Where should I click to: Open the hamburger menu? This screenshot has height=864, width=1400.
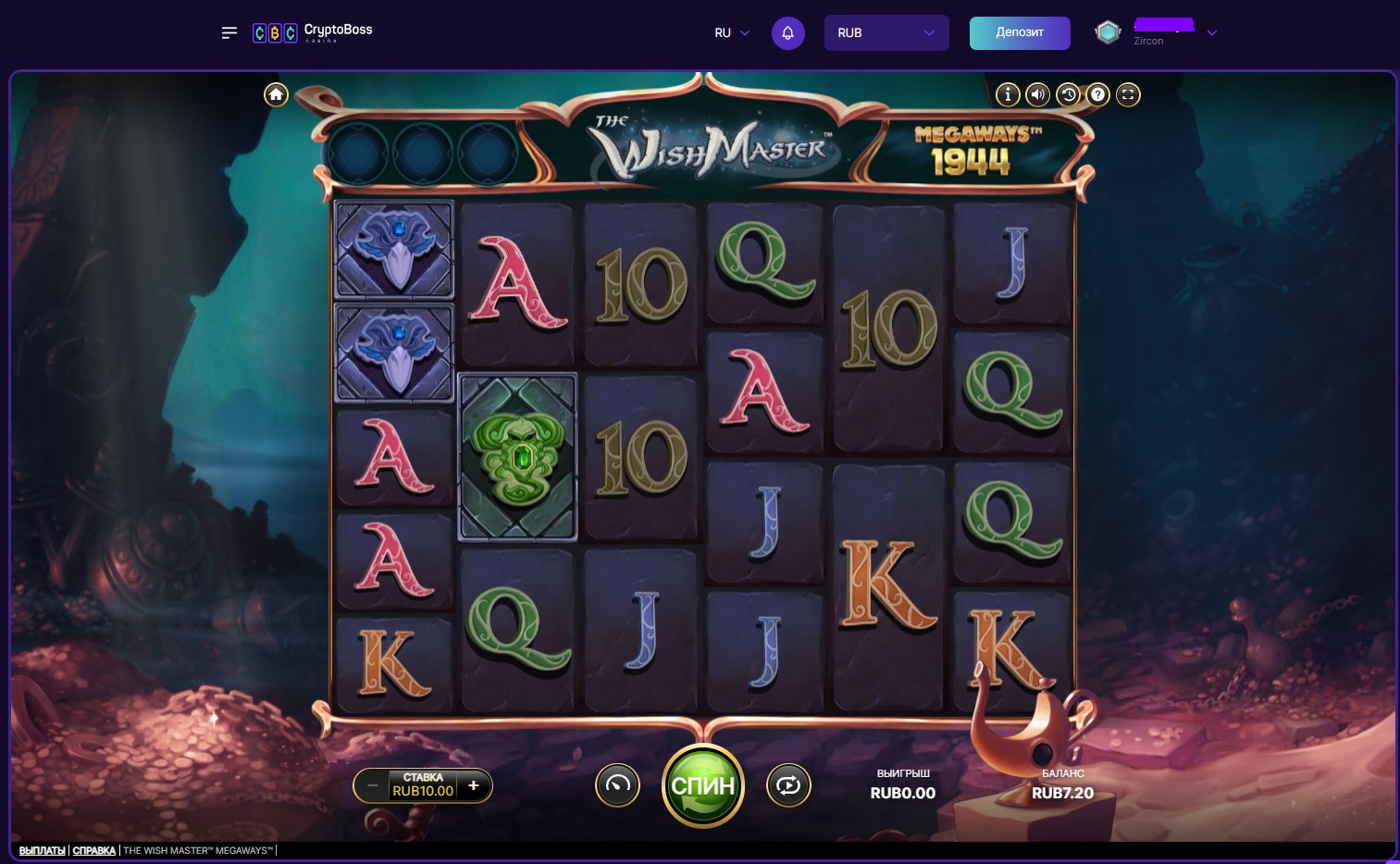[229, 32]
